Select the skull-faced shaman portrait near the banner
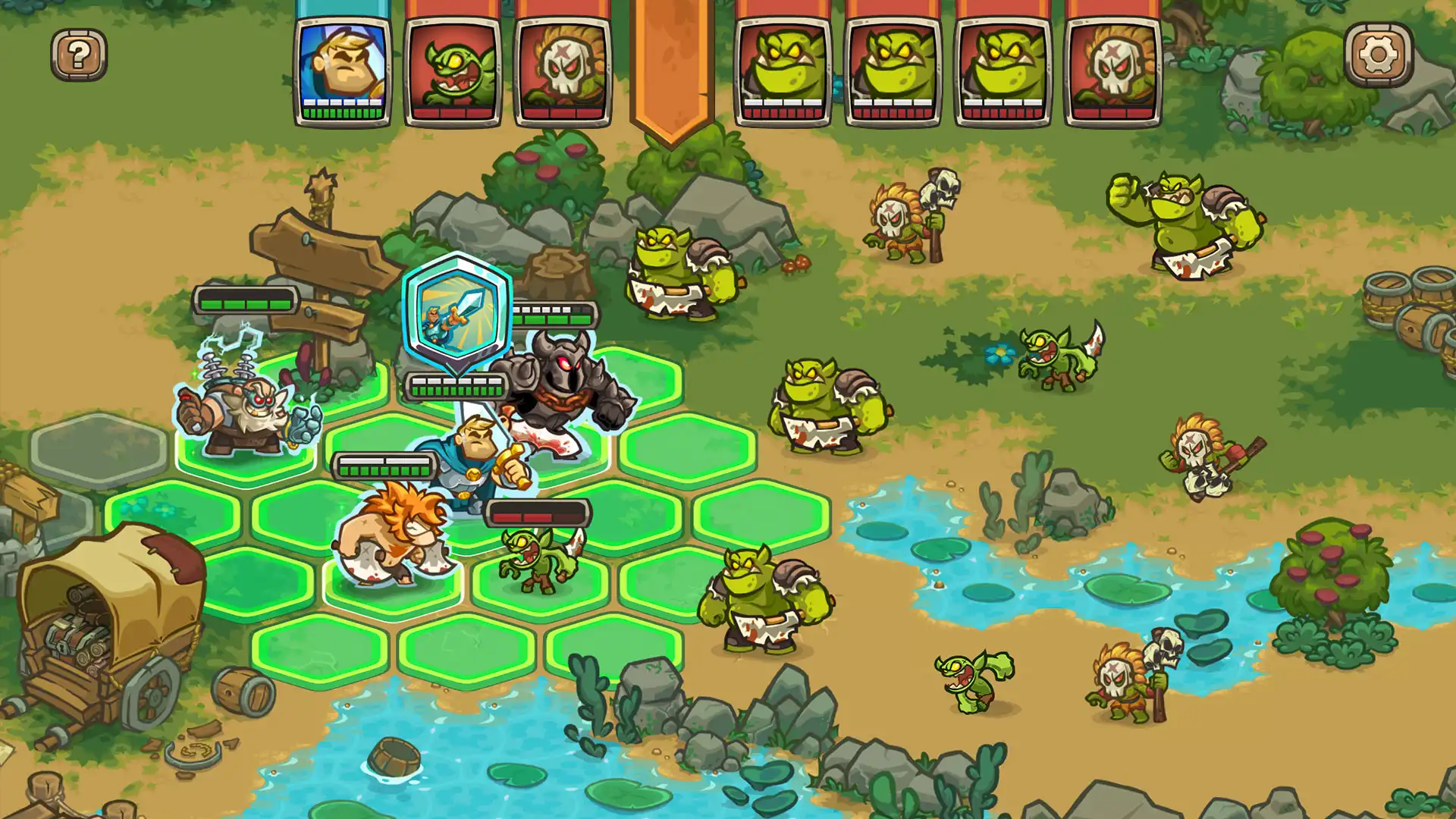 click(561, 68)
